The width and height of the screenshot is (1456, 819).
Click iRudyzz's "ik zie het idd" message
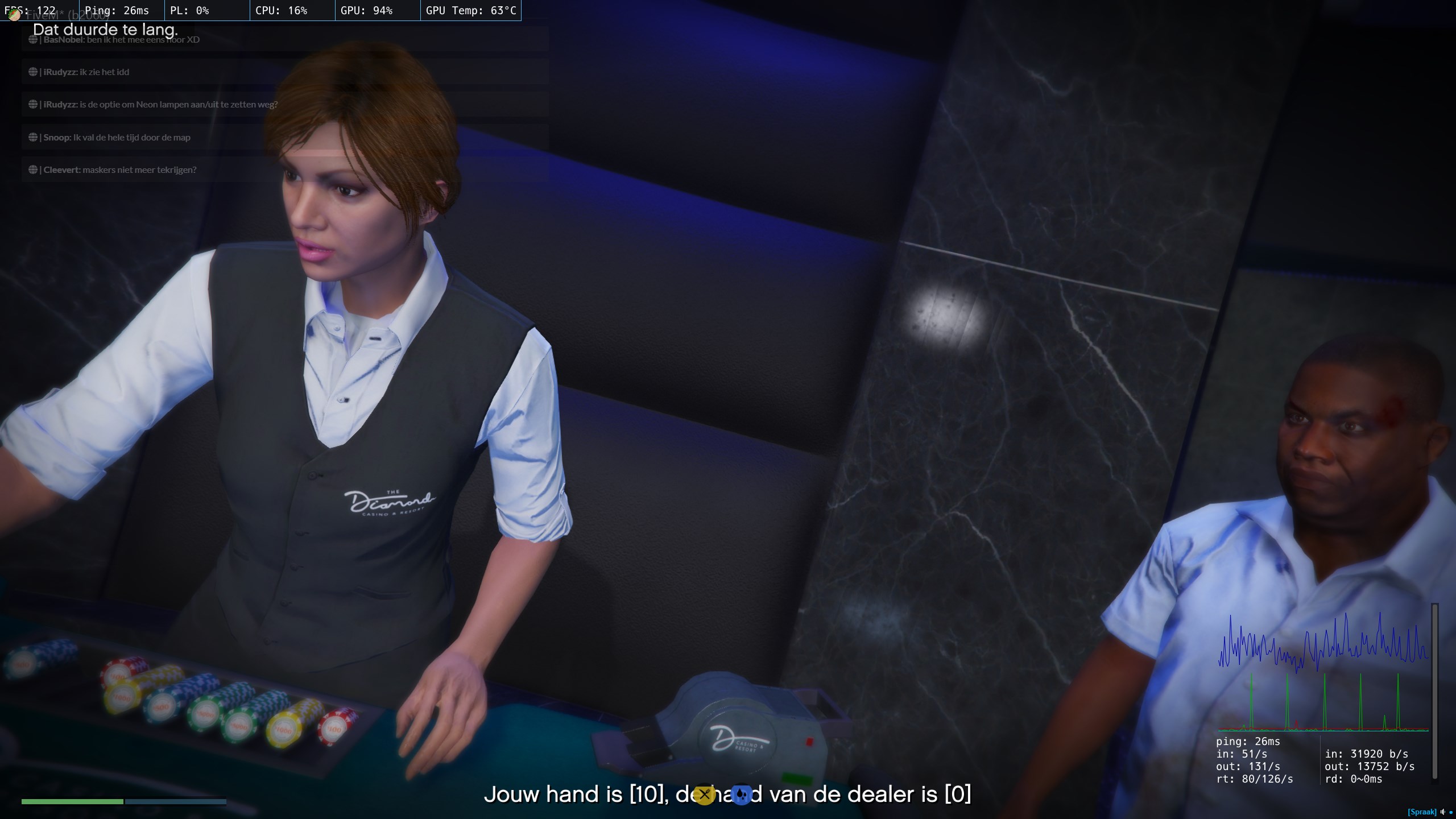(86, 72)
